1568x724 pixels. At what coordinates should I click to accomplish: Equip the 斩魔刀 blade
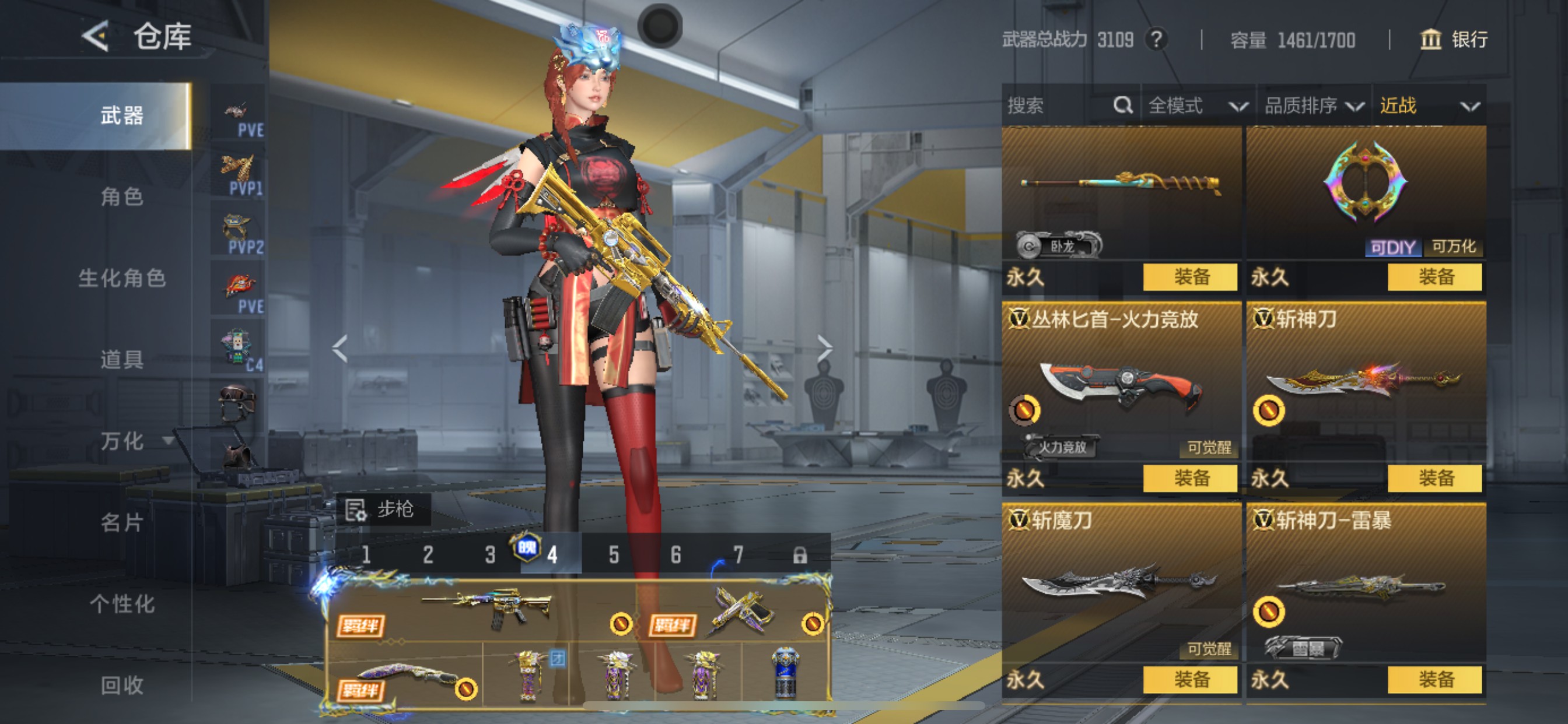(1190, 680)
